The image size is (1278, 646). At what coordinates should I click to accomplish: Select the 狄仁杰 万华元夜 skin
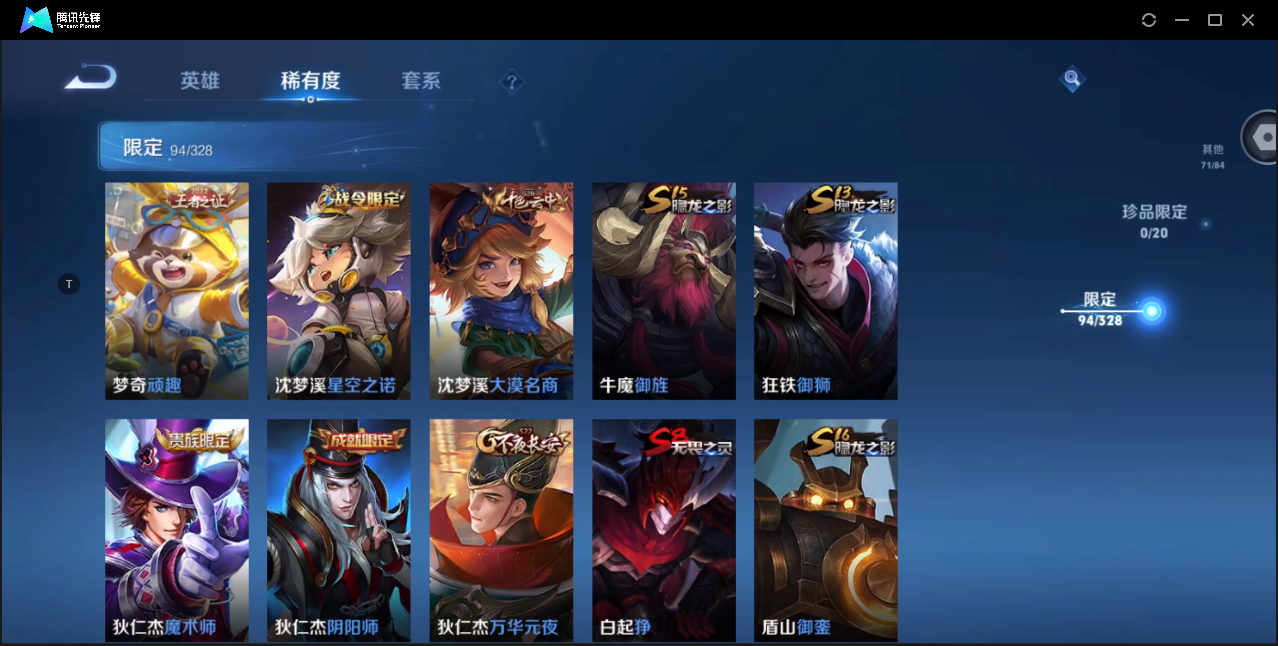pos(501,530)
